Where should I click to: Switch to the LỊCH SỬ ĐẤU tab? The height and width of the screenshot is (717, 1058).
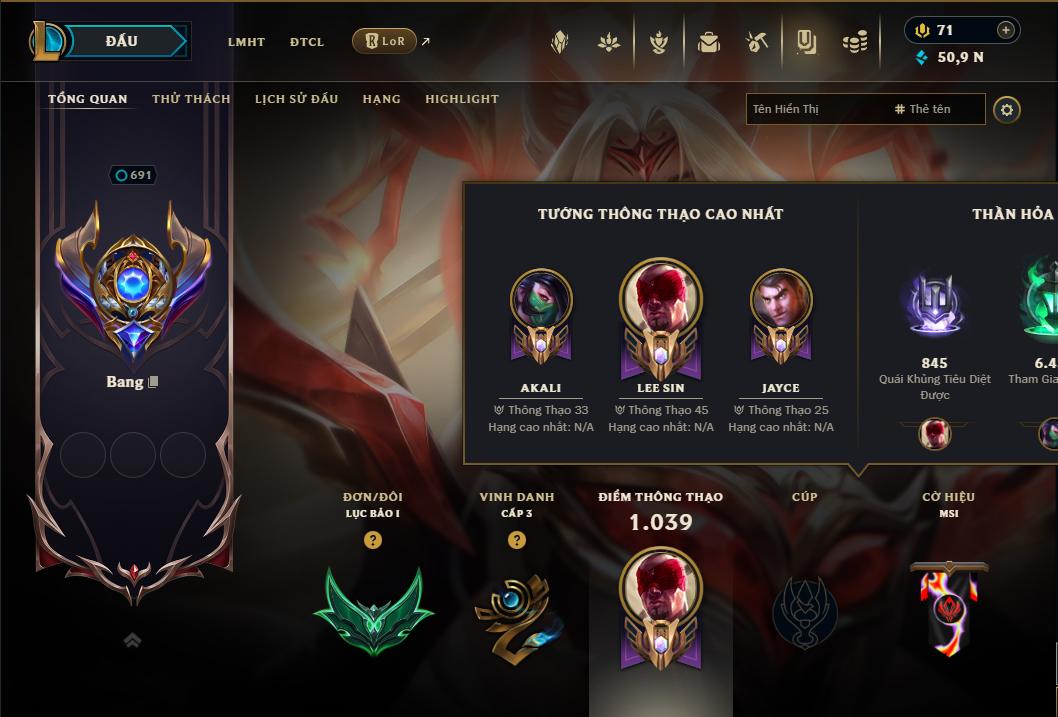[x=296, y=99]
